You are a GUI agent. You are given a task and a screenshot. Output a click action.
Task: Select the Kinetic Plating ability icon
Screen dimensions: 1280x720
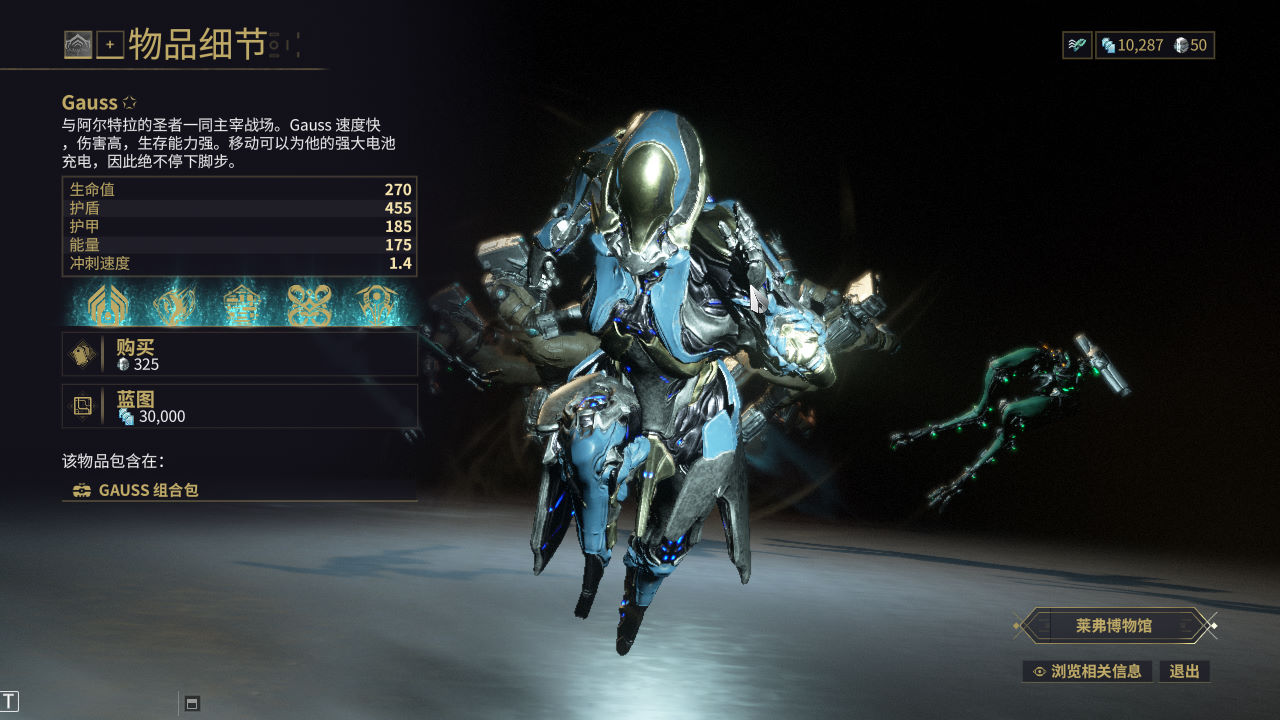click(241, 305)
